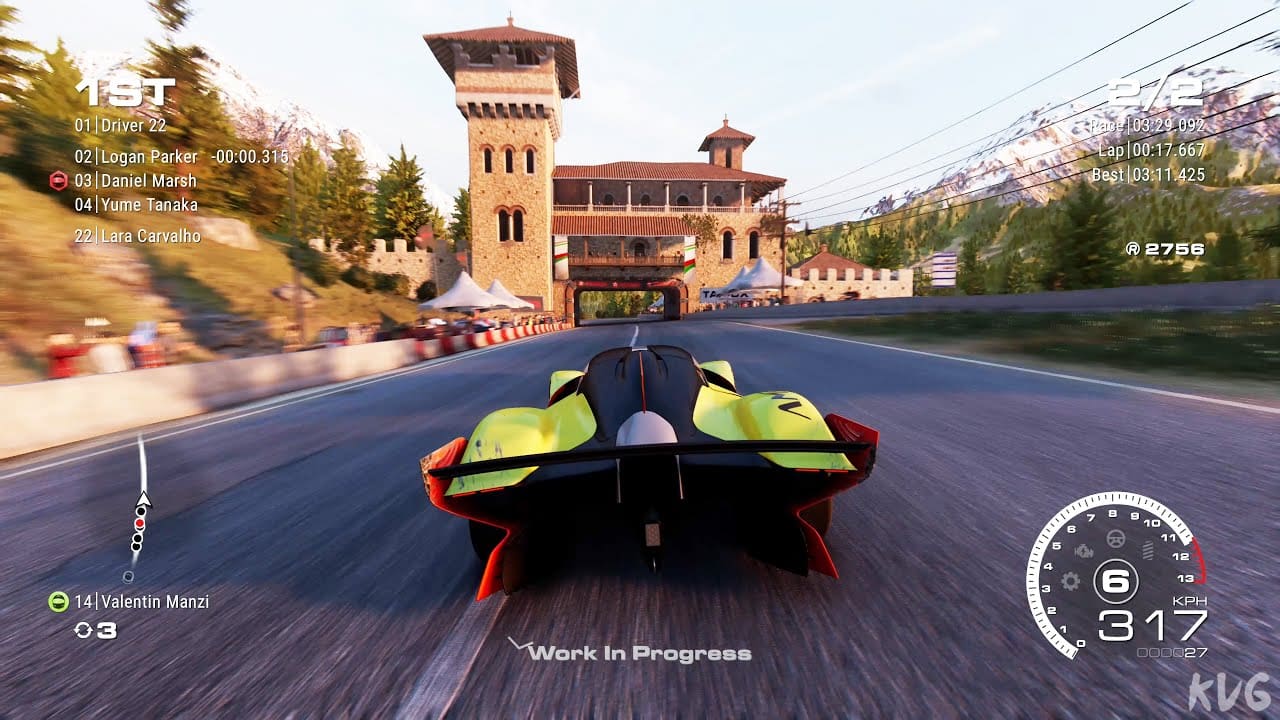Viewport: 1280px width, 720px height.
Task: Select Daniel Marsh's row in the standings
Action: point(148,181)
